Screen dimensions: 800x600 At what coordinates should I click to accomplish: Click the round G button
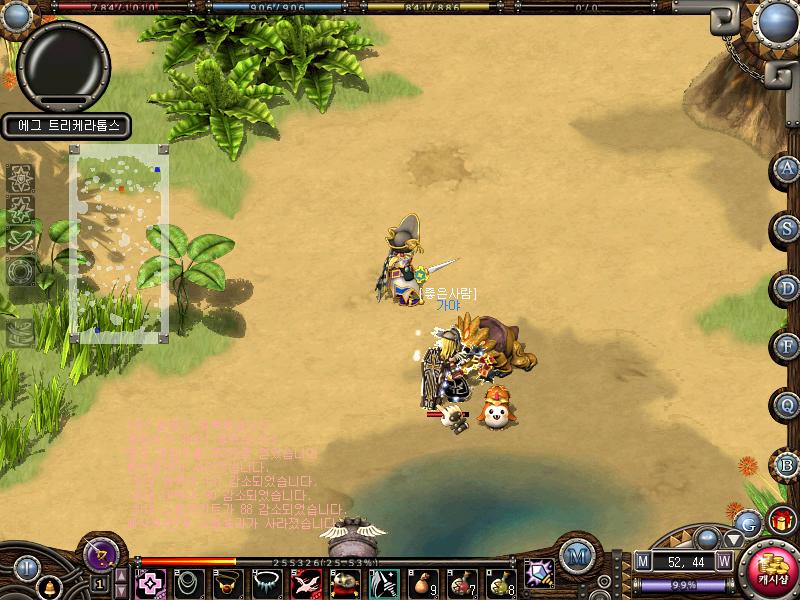click(746, 521)
